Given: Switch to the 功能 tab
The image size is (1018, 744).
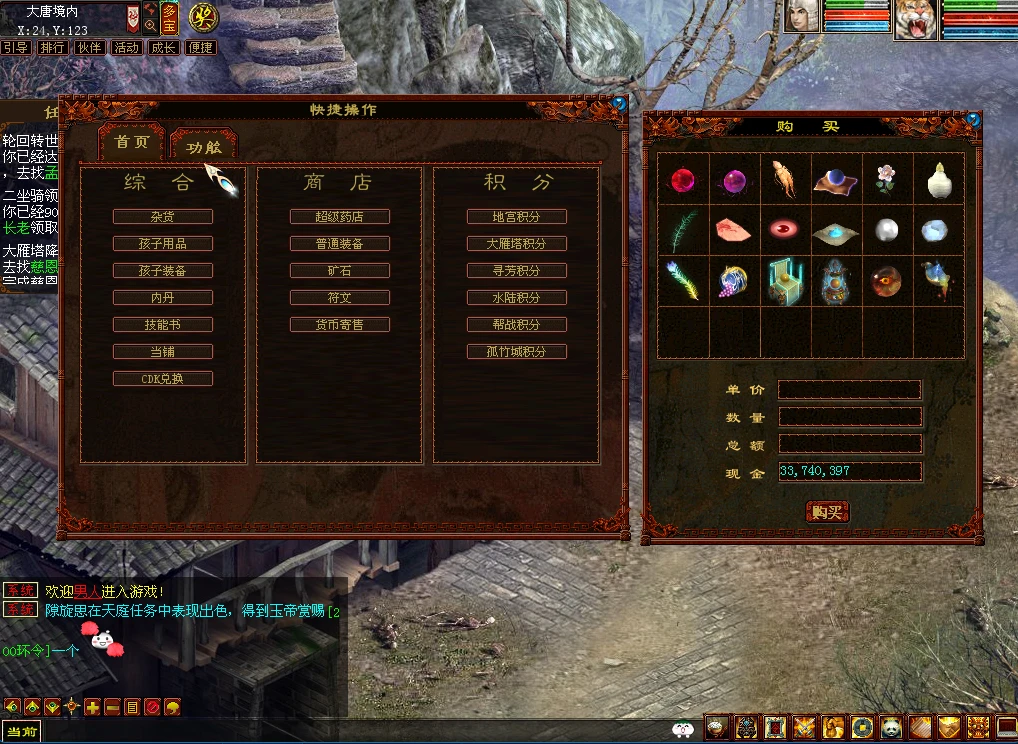Looking at the screenshot, I should (x=203, y=146).
